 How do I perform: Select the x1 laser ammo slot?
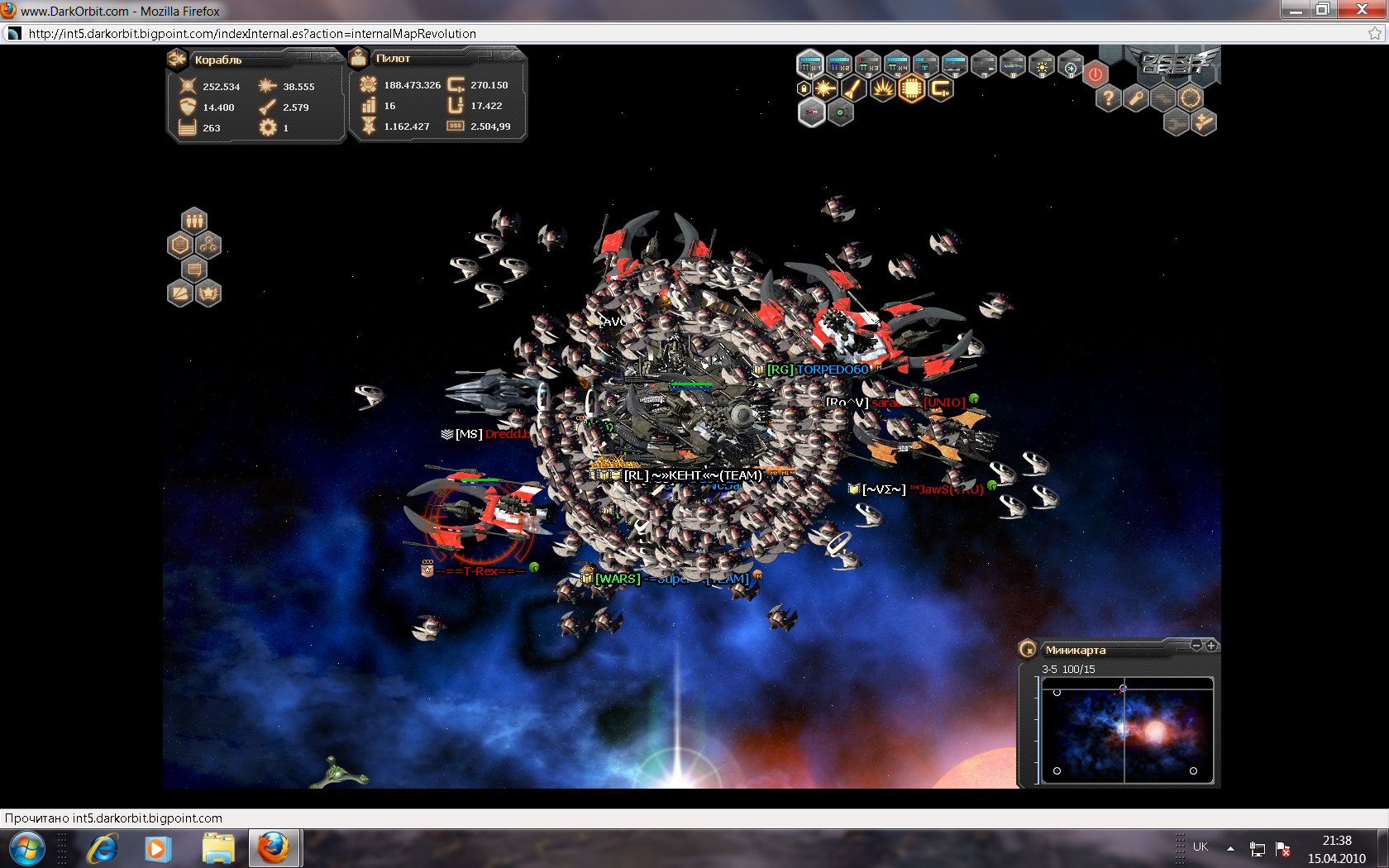pyautogui.click(x=809, y=64)
